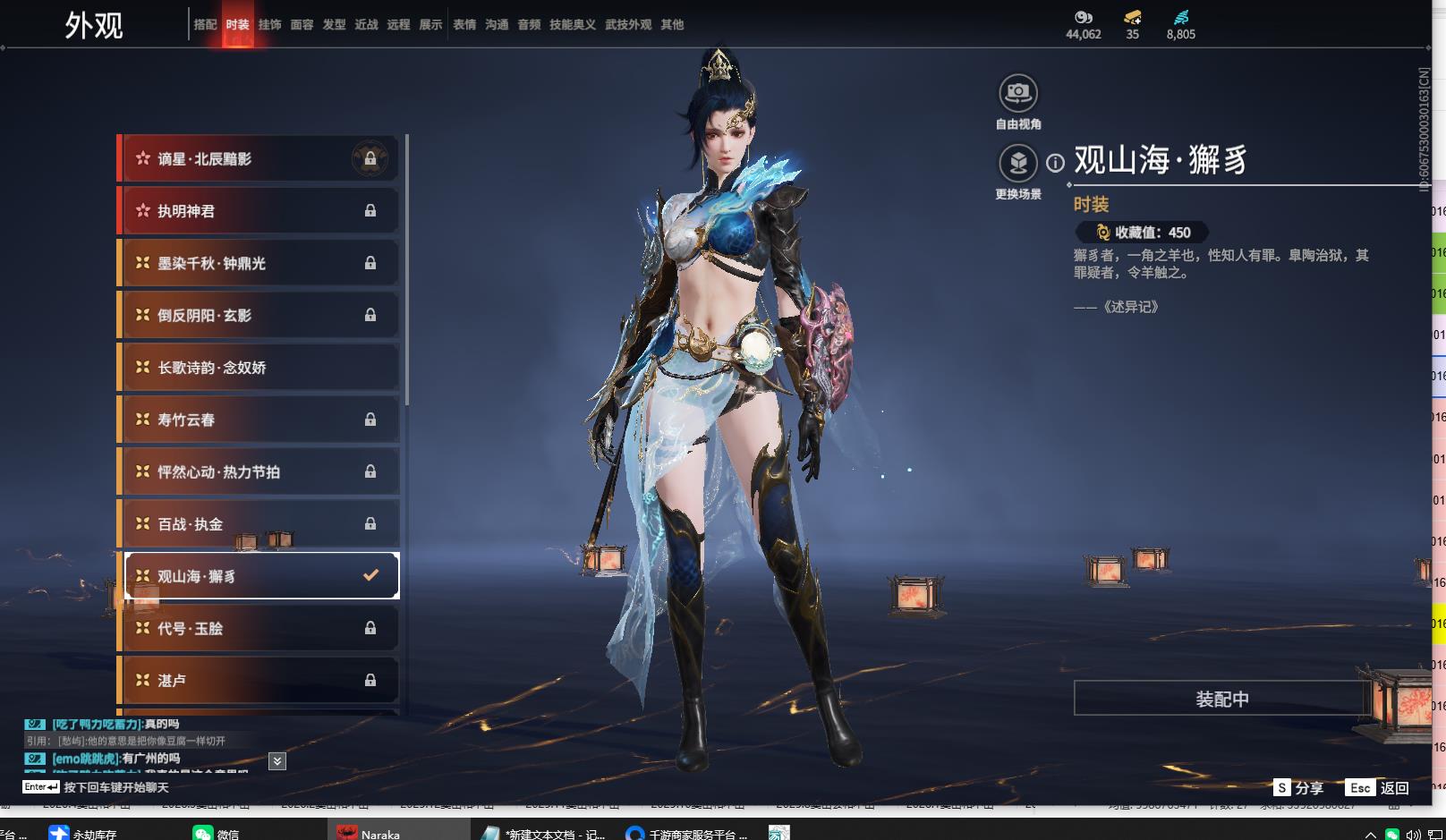Screen dimensions: 1446x840
Task: Open the 更换场景 scene changer
Action: 1017,164
